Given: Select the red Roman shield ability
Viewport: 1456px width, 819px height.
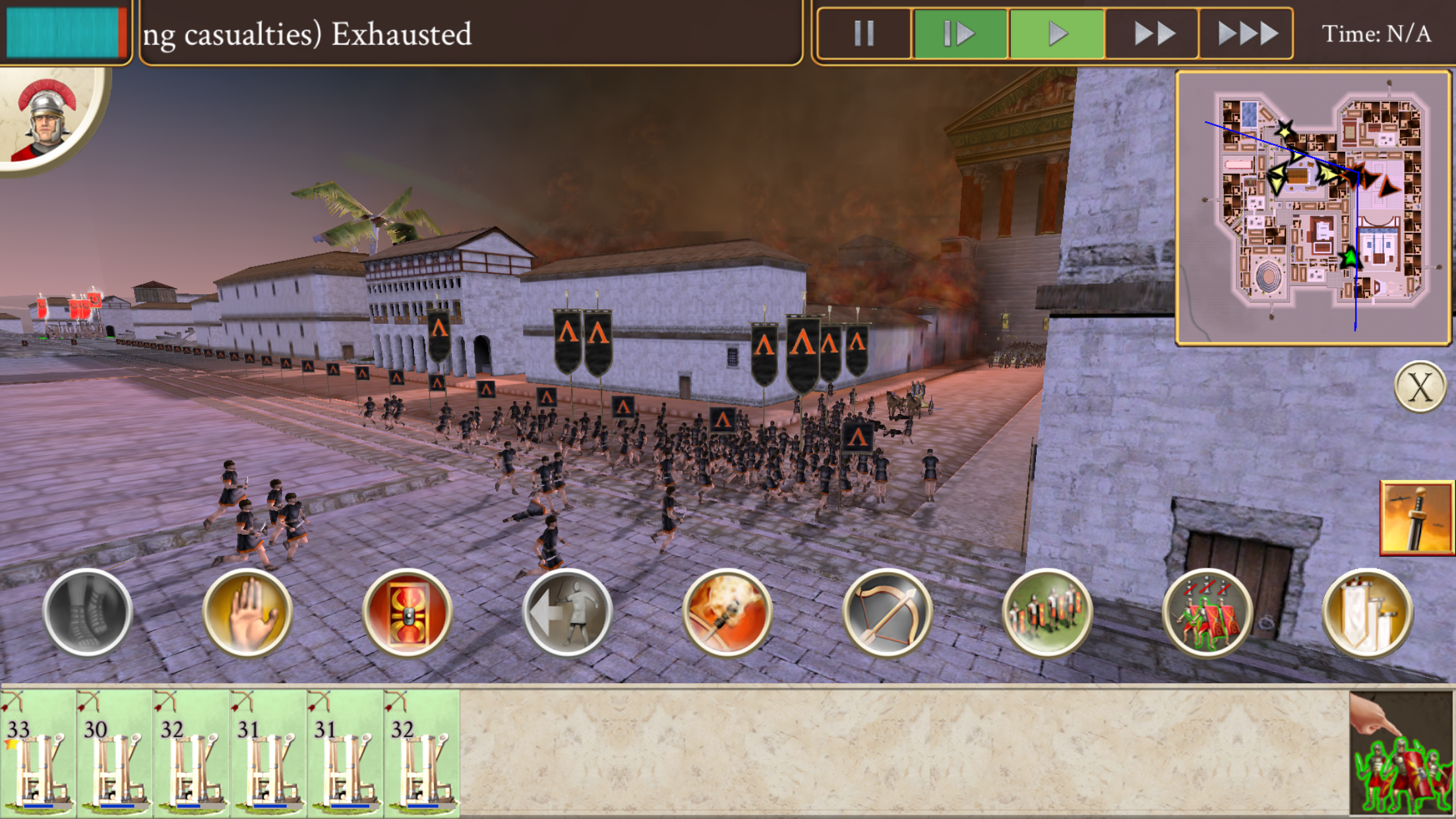Looking at the screenshot, I should (x=408, y=612).
